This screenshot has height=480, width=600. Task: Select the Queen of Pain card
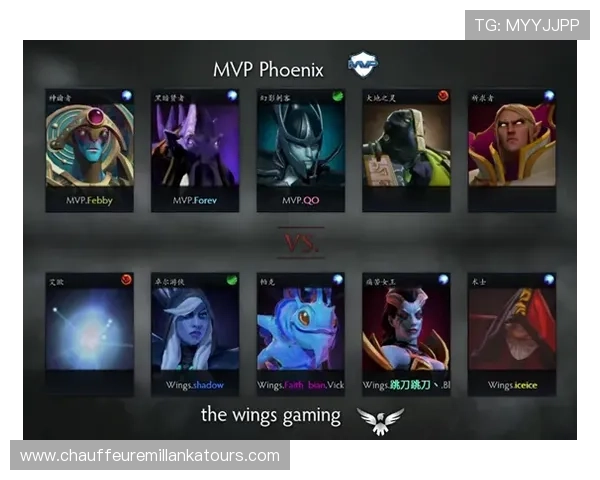[x=405, y=334]
